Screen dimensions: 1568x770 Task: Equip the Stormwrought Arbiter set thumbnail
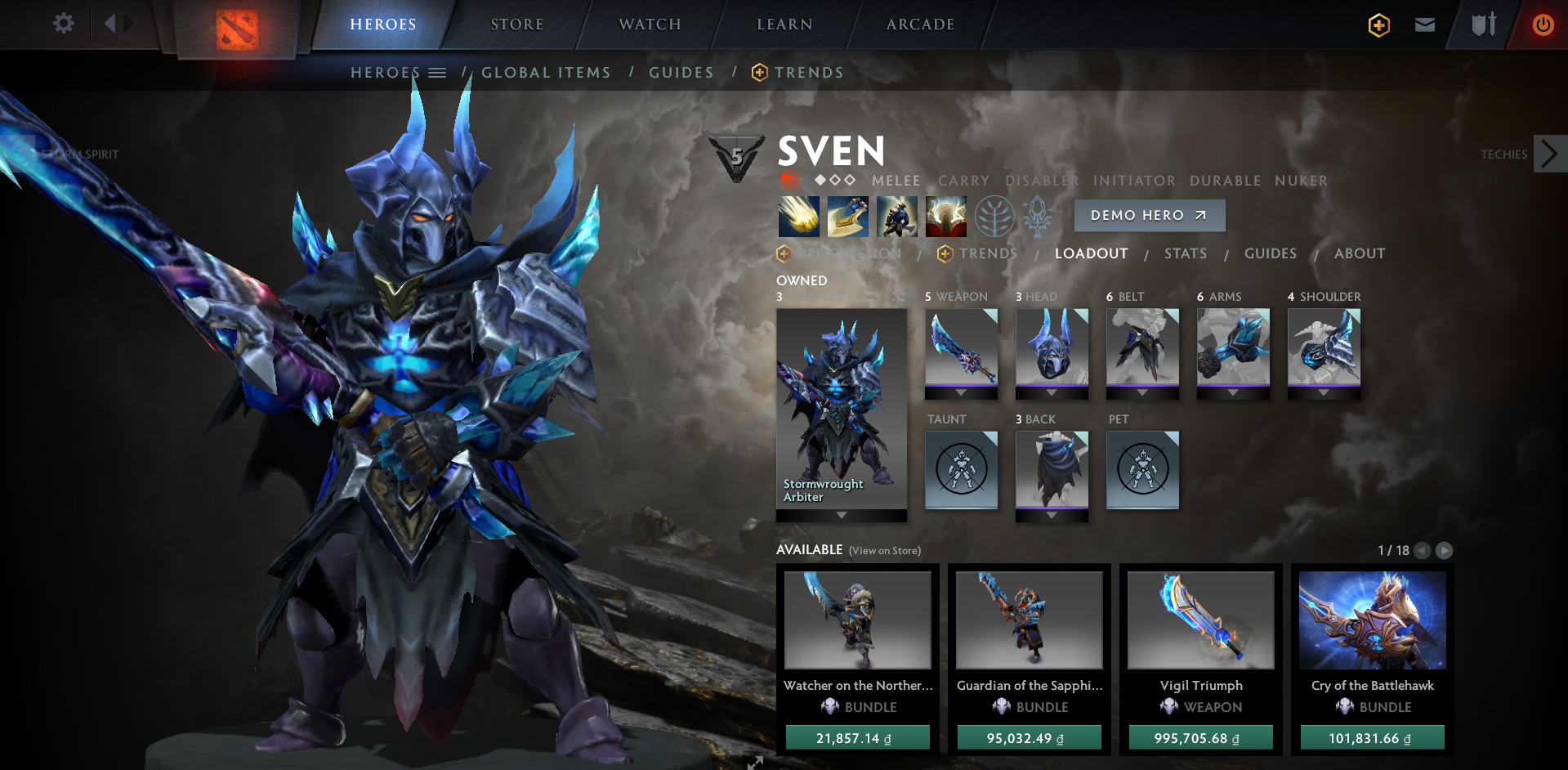tap(841, 401)
